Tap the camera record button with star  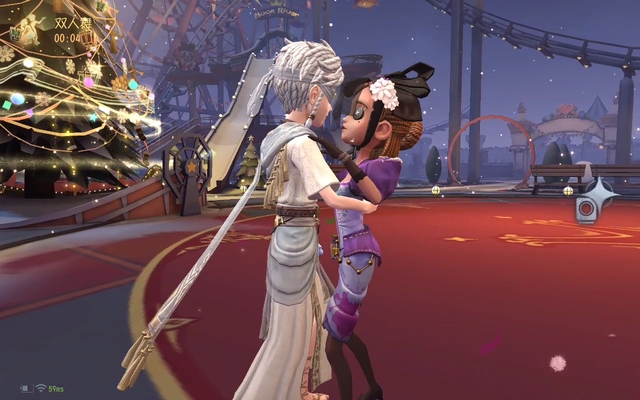pyautogui.click(x=589, y=204)
